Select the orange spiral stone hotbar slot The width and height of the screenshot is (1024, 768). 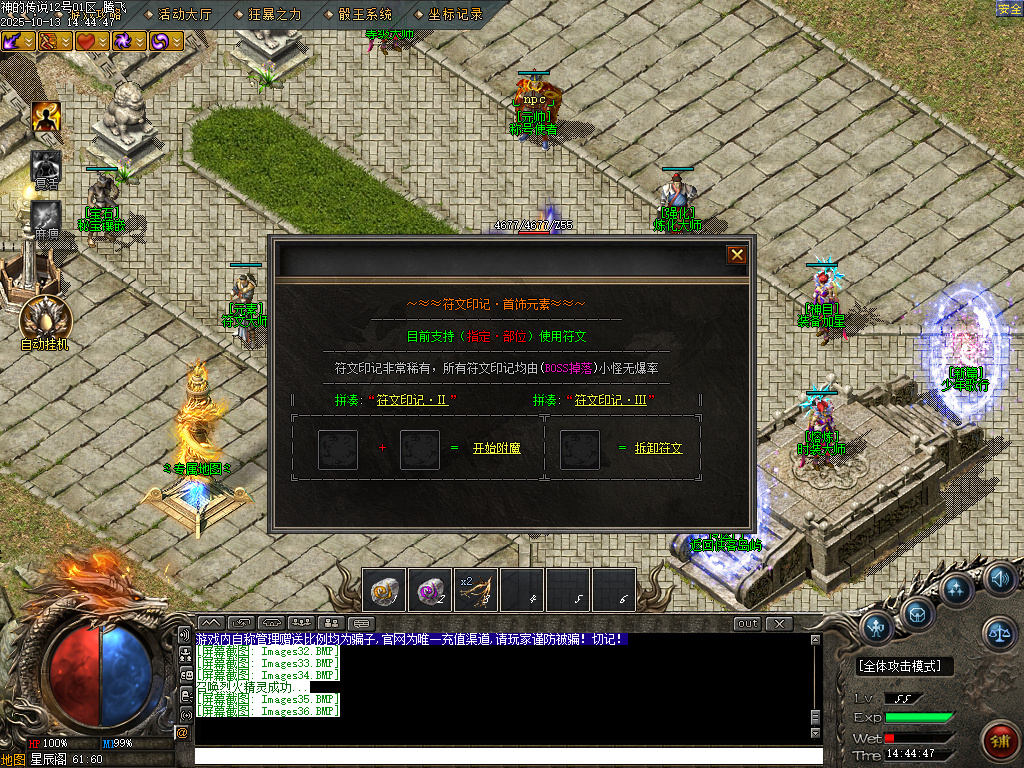pyautogui.click(x=384, y=590)
